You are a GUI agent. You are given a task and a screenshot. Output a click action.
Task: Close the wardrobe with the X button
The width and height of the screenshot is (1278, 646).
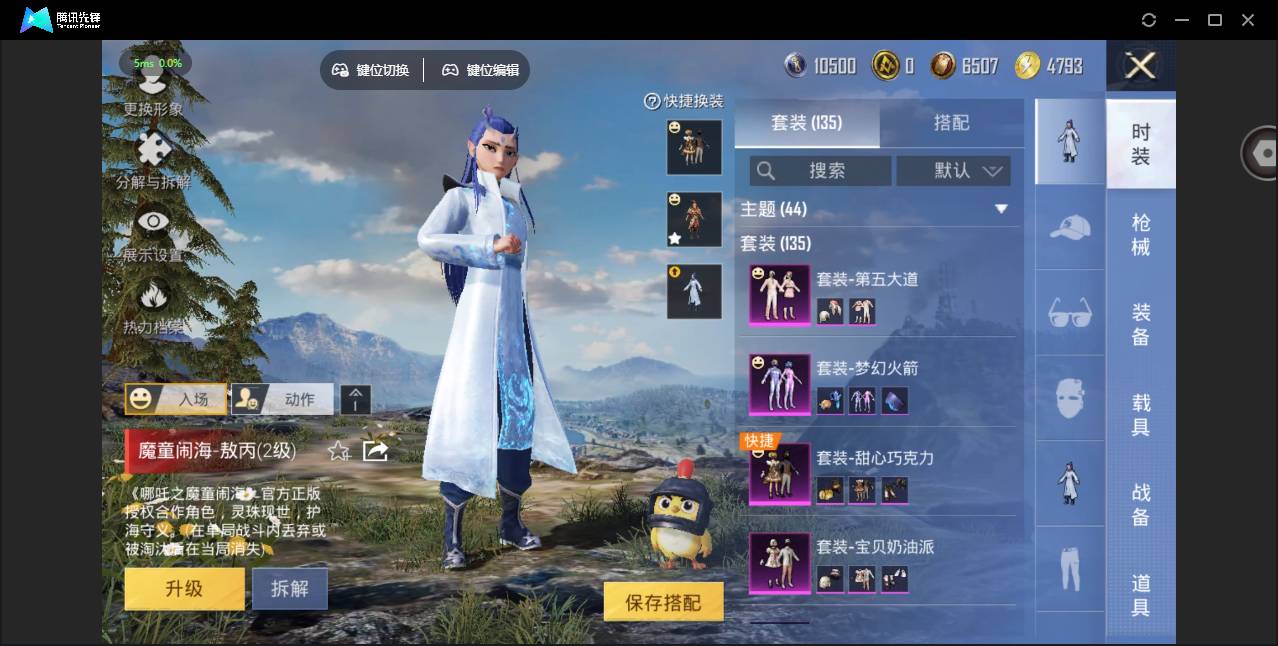point(1140,67)
